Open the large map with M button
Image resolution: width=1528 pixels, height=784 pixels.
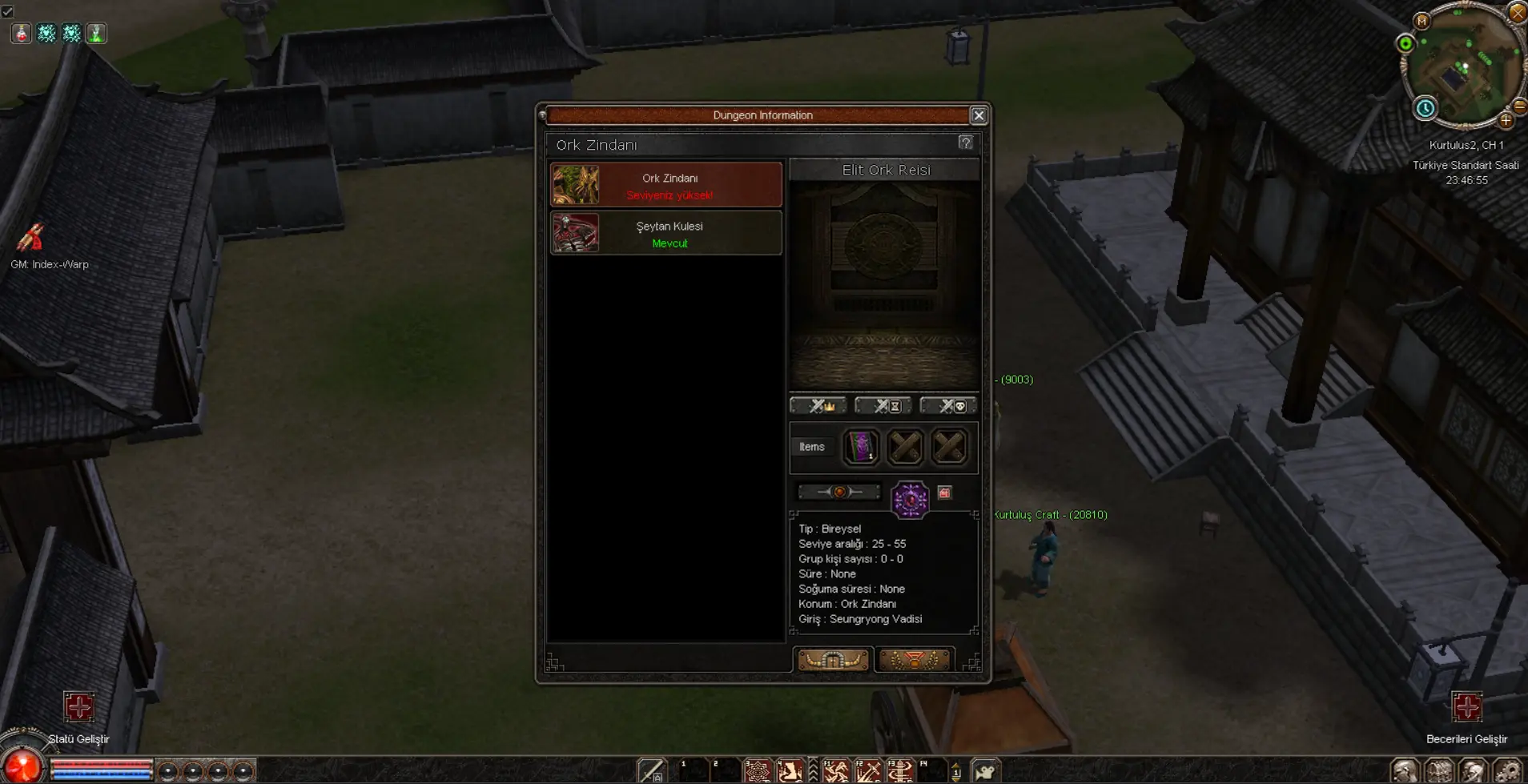coord(1422,22)
